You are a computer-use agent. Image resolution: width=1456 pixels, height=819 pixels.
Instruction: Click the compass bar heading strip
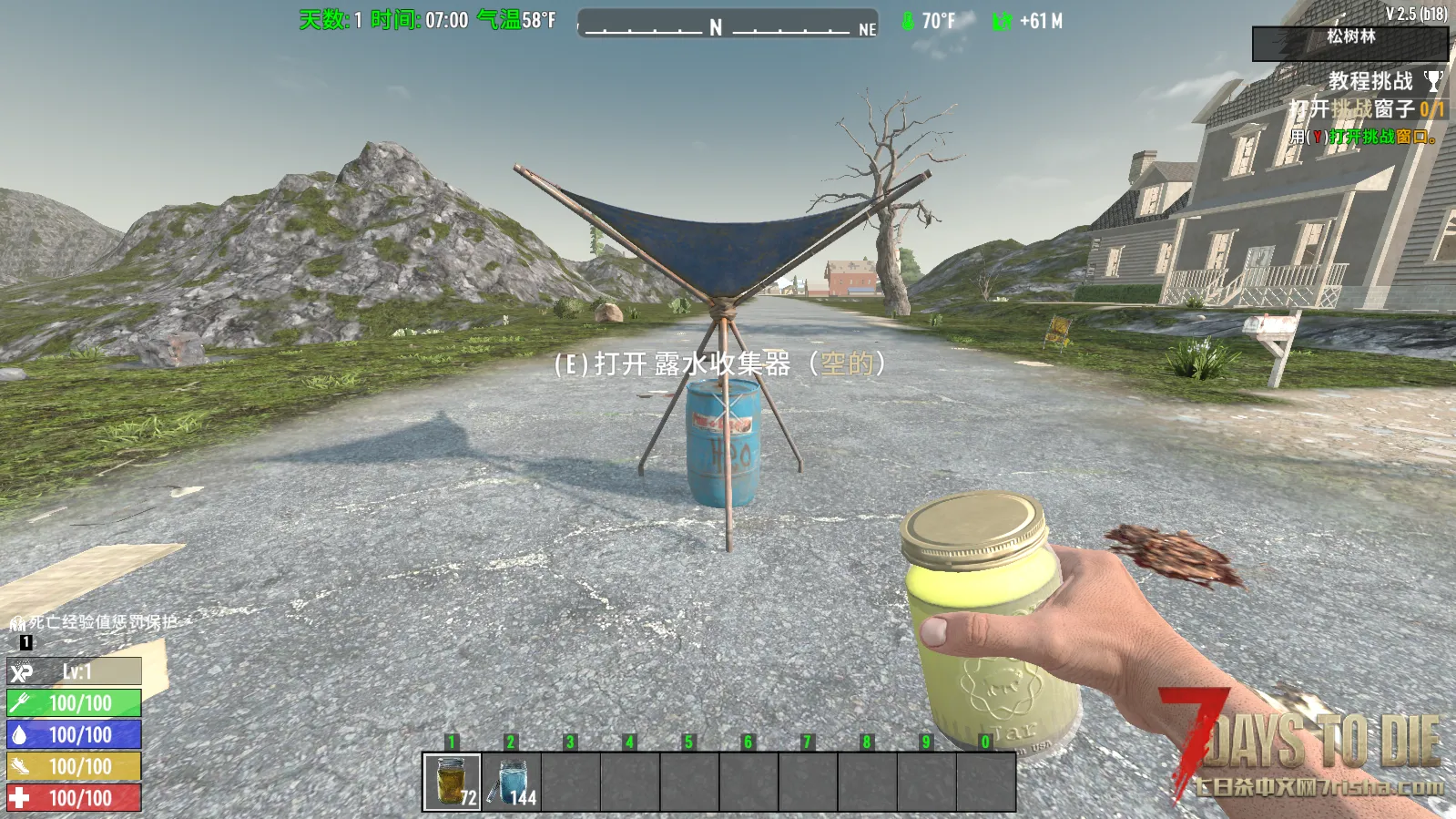[728, 25]
